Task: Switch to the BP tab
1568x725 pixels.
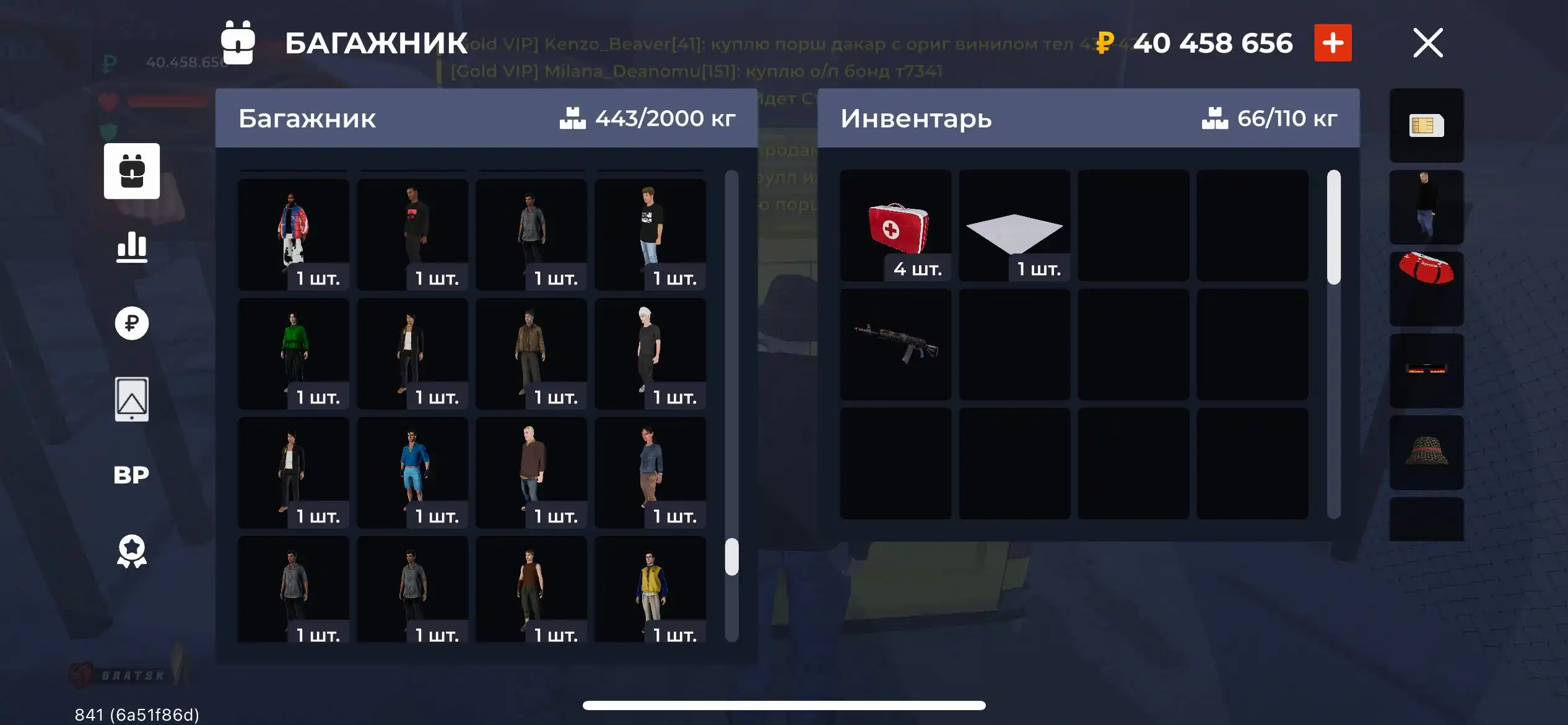Action: click(x=131, y=475)
